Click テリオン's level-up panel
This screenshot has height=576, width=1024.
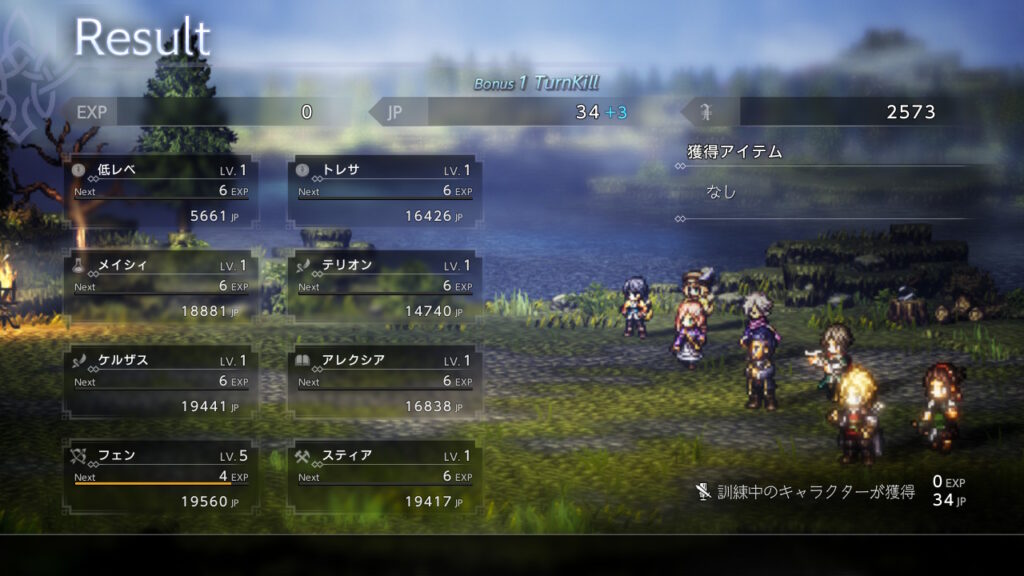(385, 287)
